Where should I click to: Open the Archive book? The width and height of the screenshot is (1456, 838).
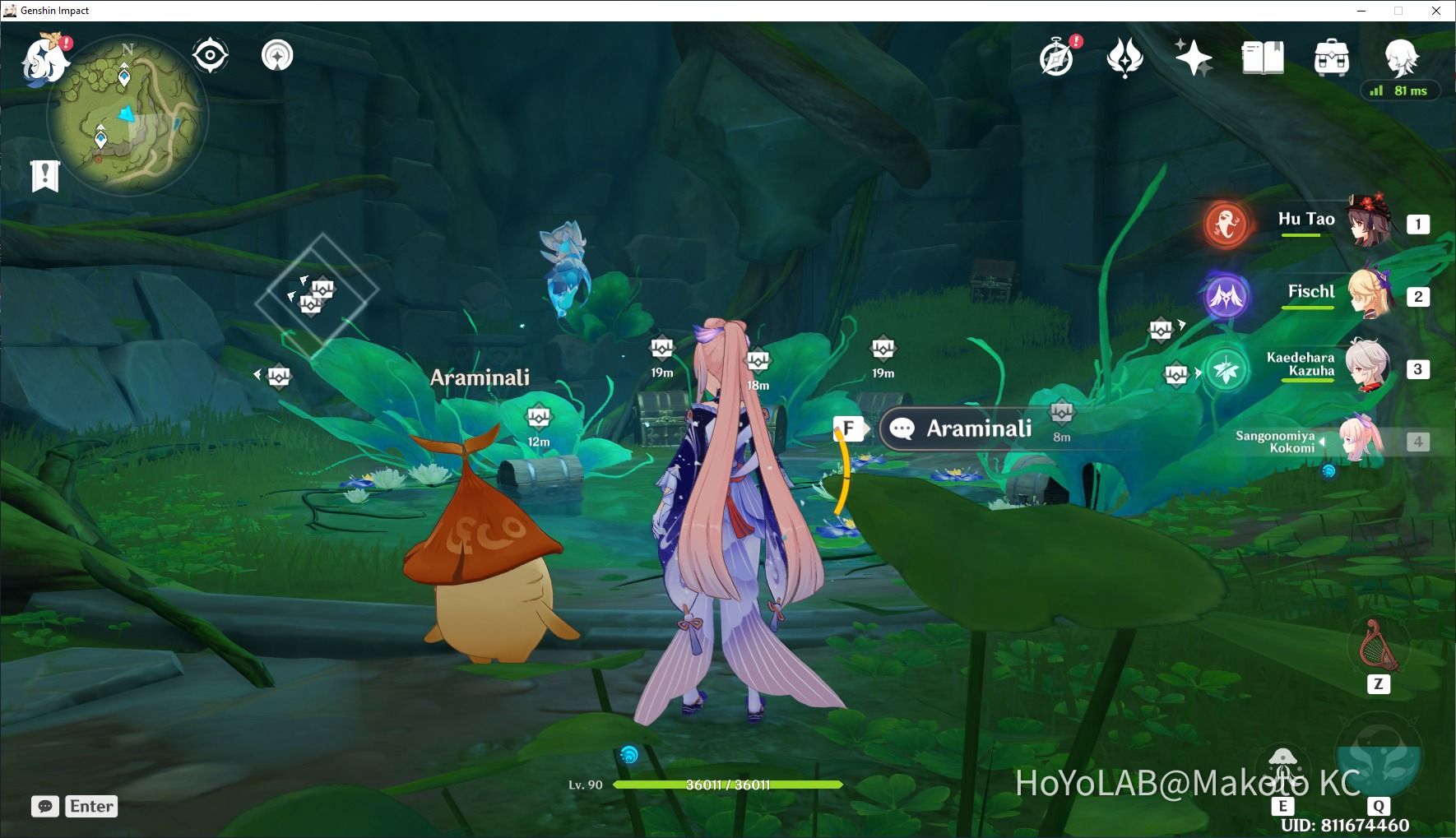pyautogui.click(x=1262, y=58)
